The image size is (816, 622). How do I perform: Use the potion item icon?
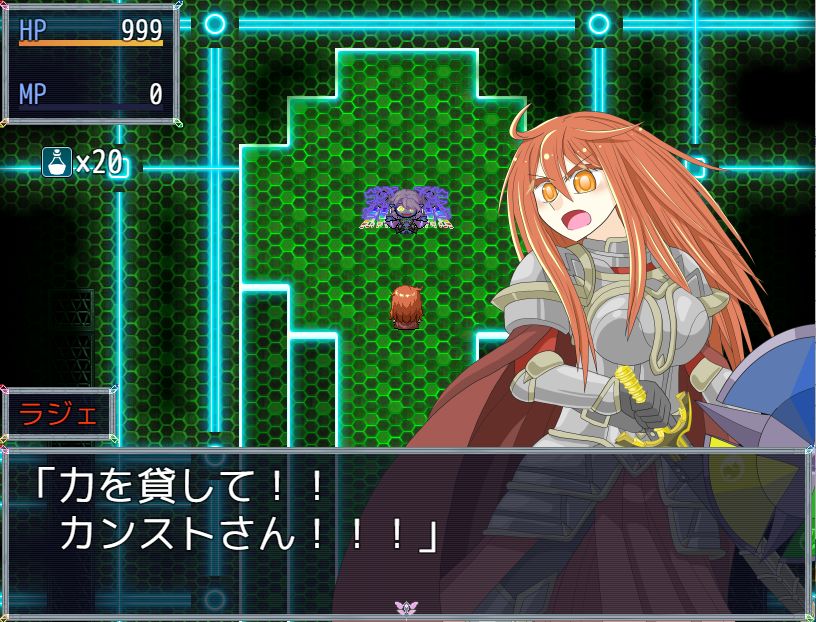[56, 161]
